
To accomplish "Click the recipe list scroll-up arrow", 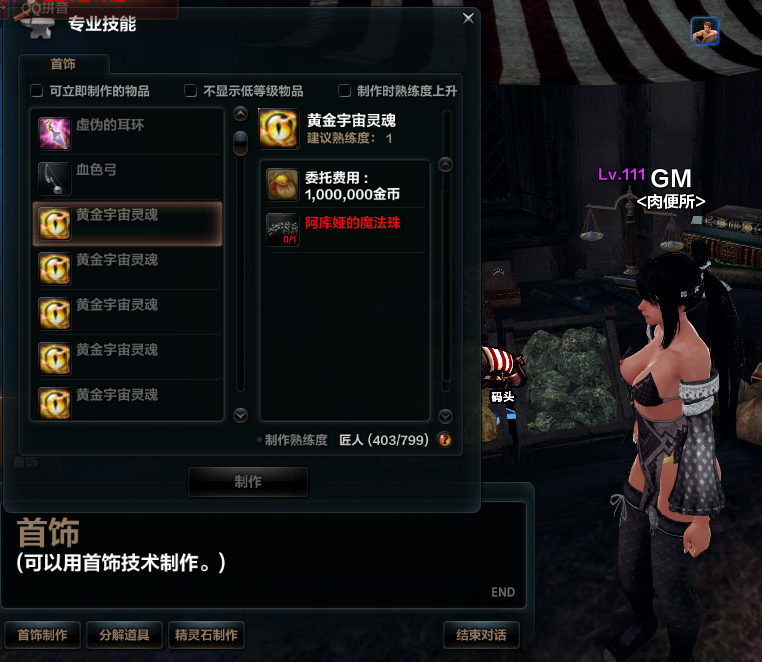I will [x=240, y=114].
